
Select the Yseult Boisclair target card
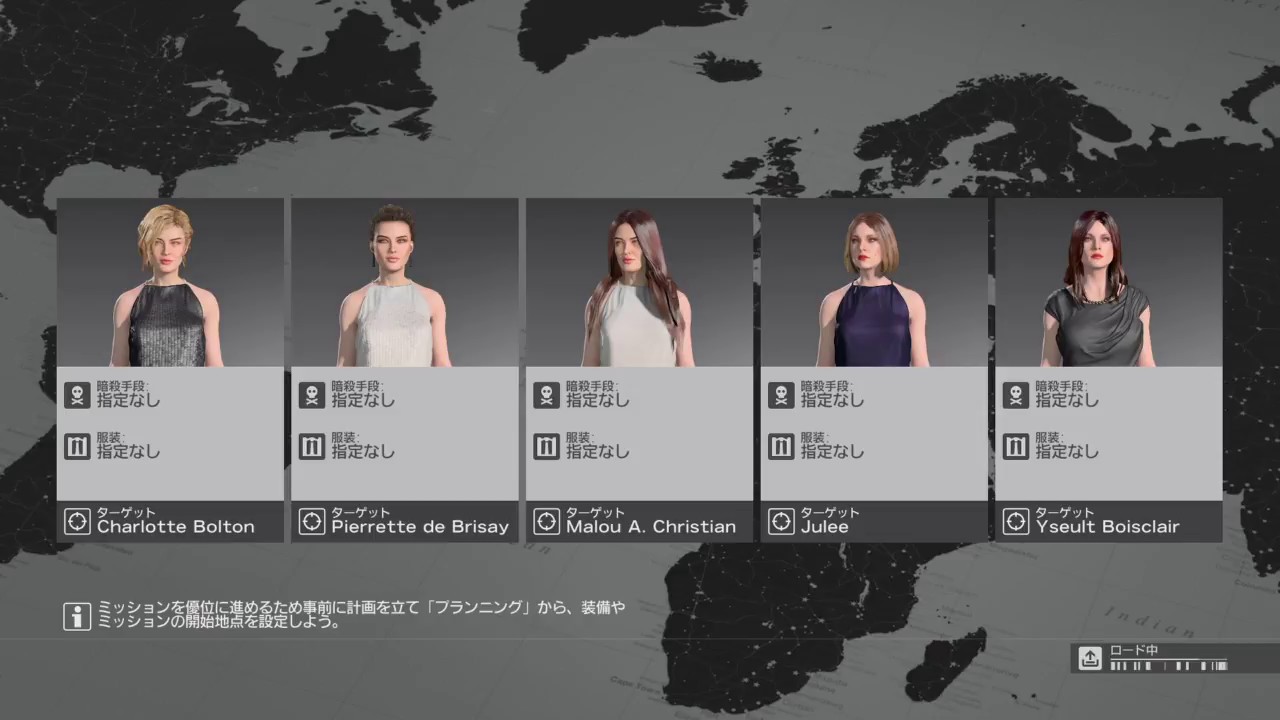pyautogui.click(x=1108, y=370)
